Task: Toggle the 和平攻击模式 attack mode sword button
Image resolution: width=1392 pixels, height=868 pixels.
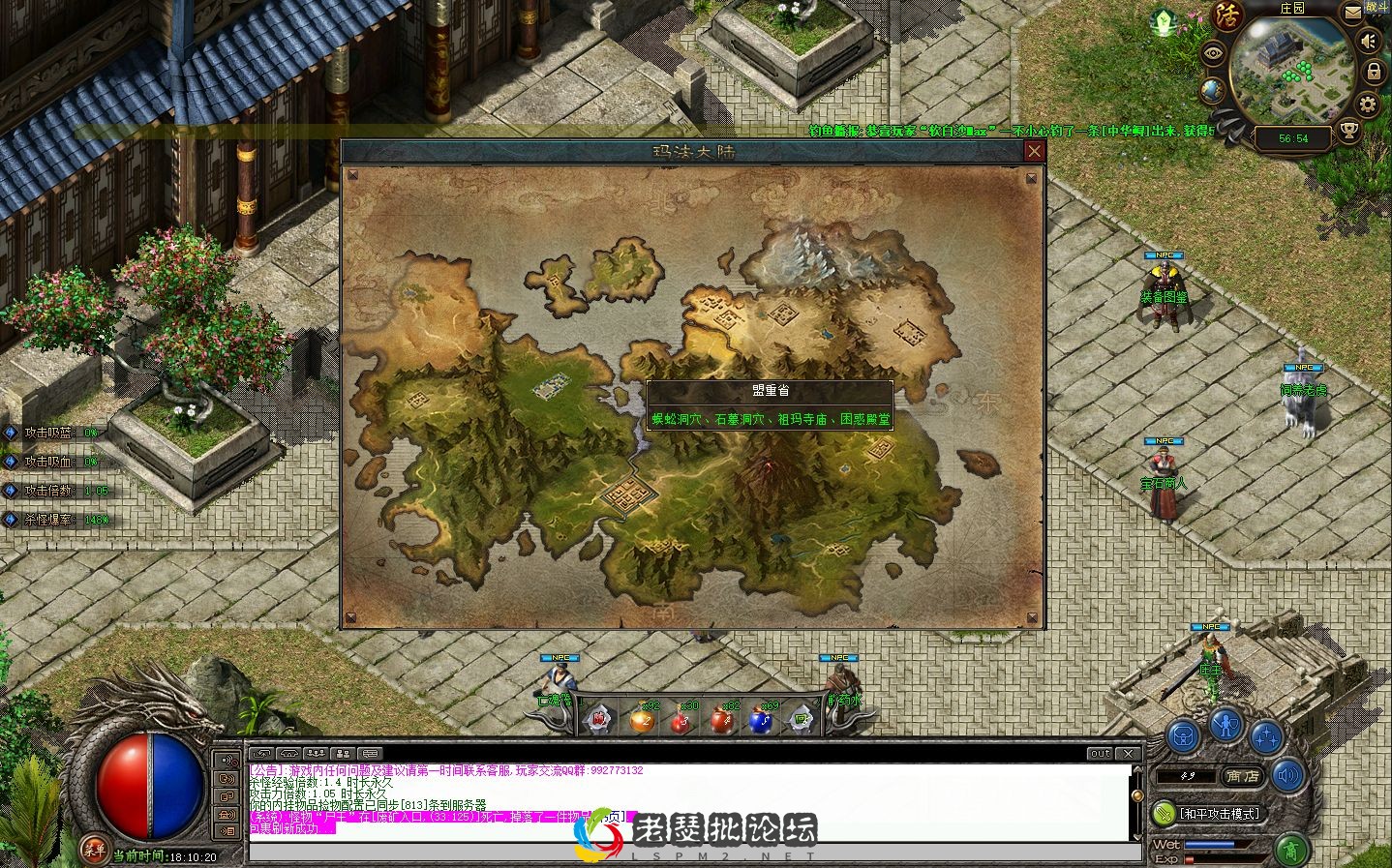Action: coord(1164,813)
